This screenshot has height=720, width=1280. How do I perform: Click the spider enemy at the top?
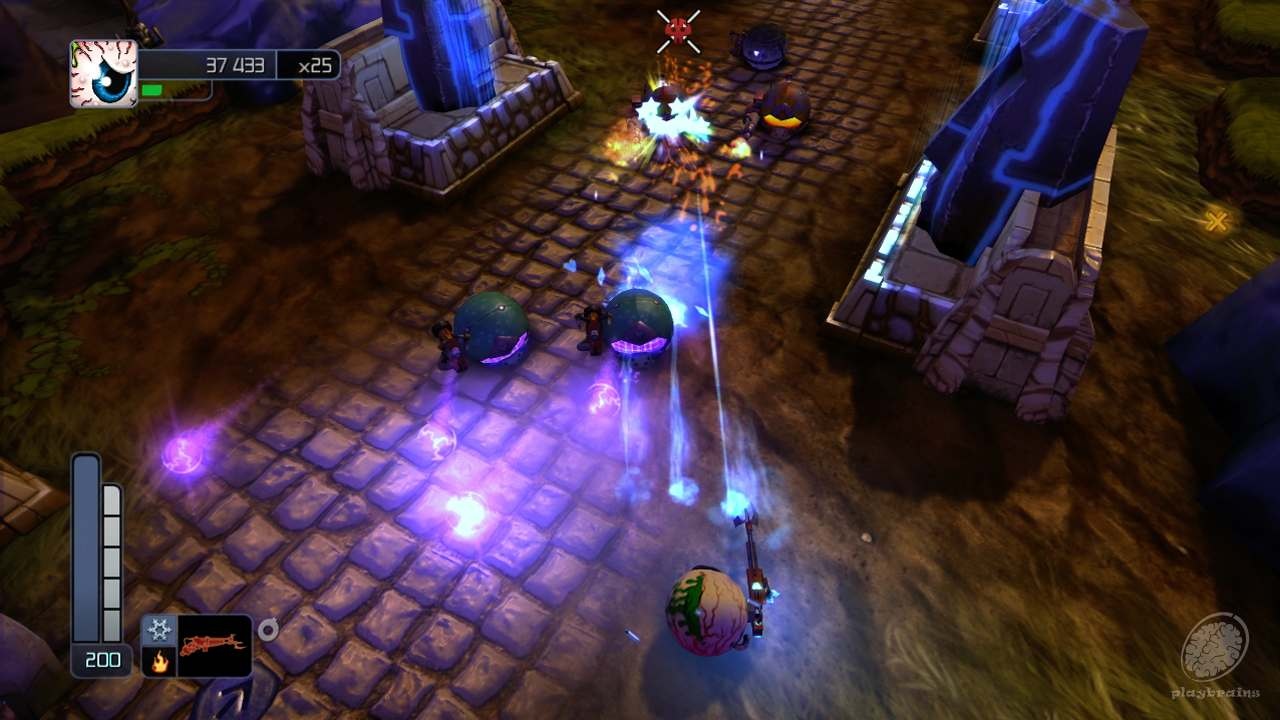pyautogui.click(x=758, y=47)
